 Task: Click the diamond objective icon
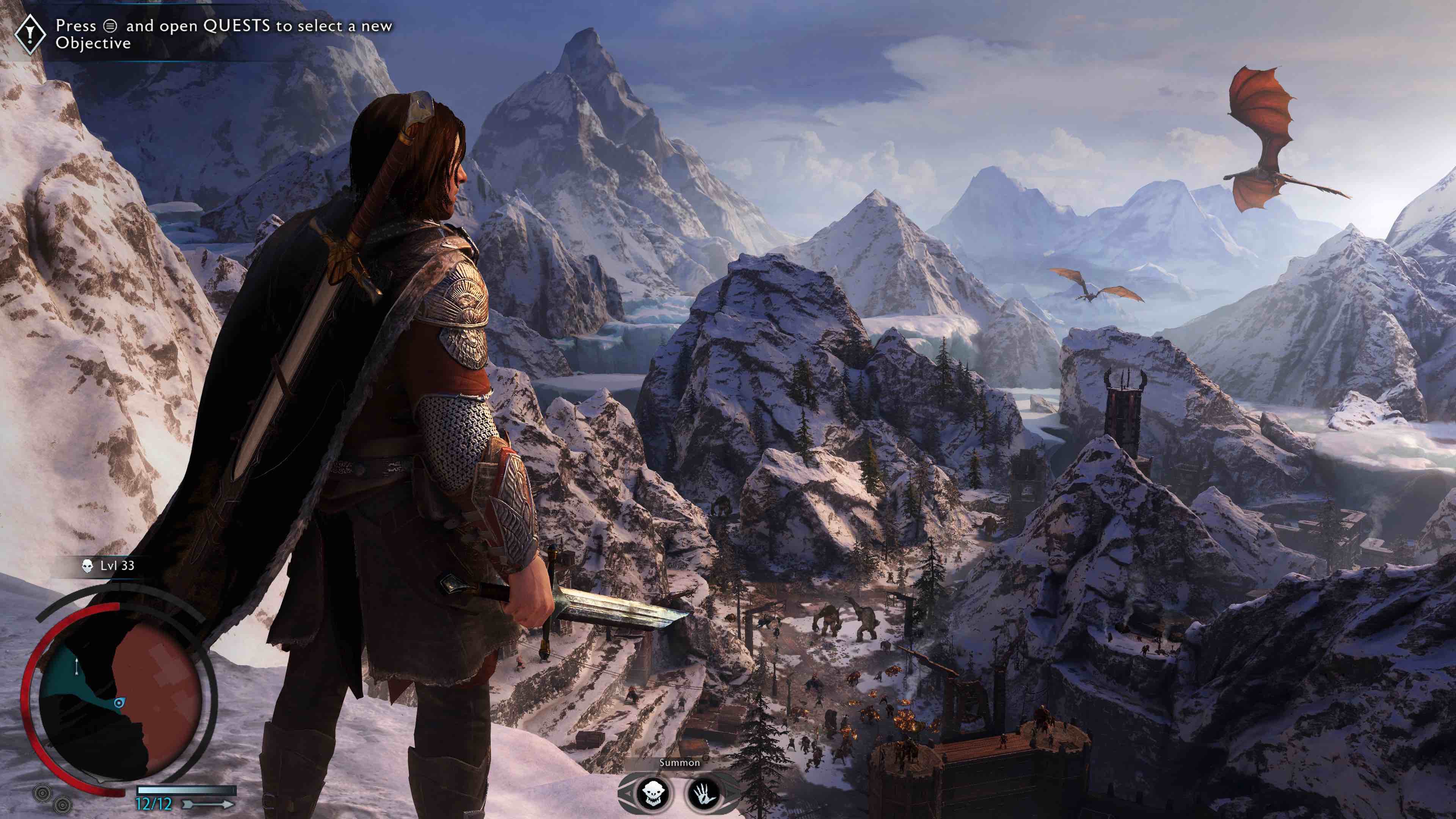(x=29, y=35)
